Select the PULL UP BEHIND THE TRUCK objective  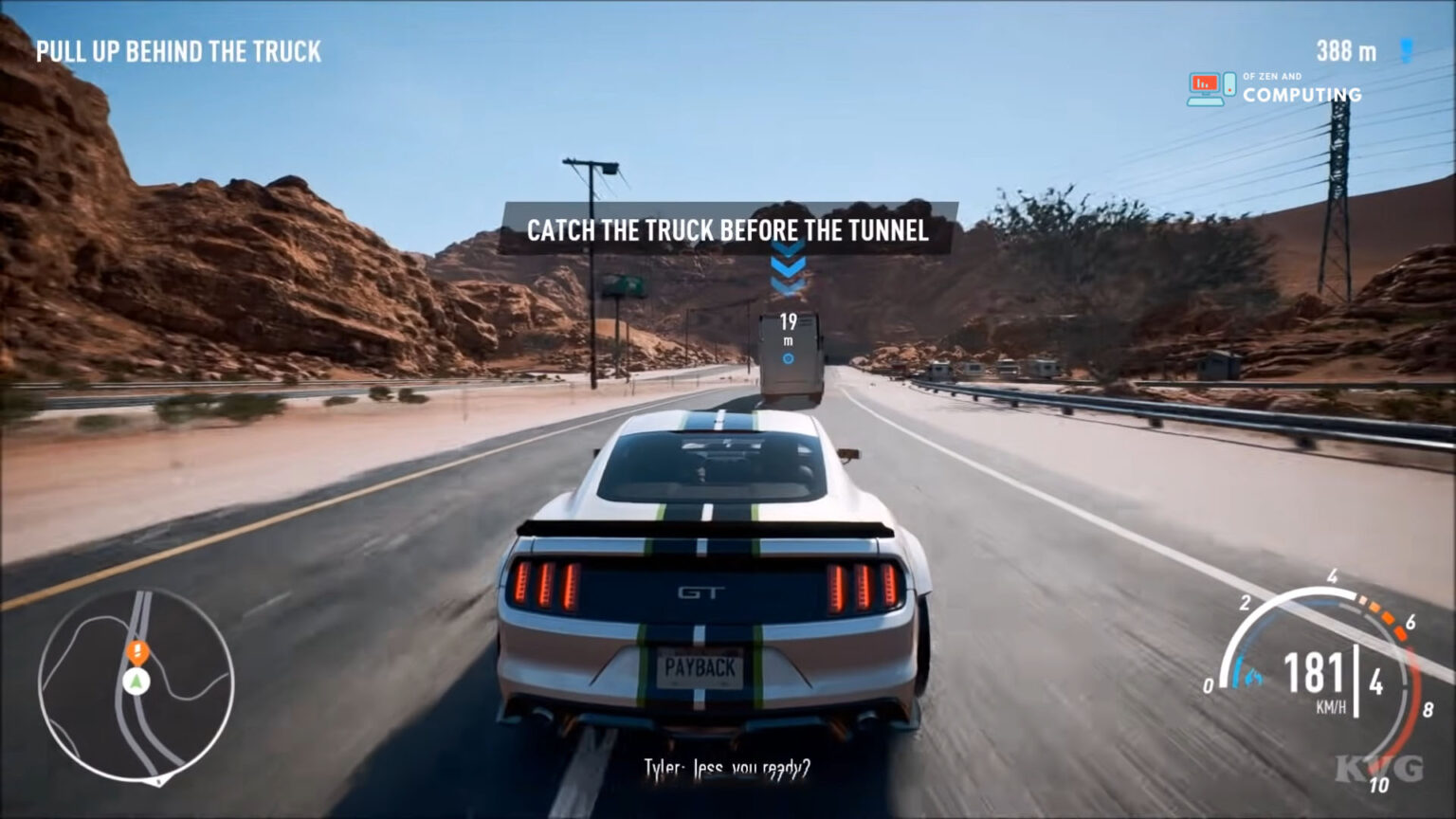[x=178, y=52]
